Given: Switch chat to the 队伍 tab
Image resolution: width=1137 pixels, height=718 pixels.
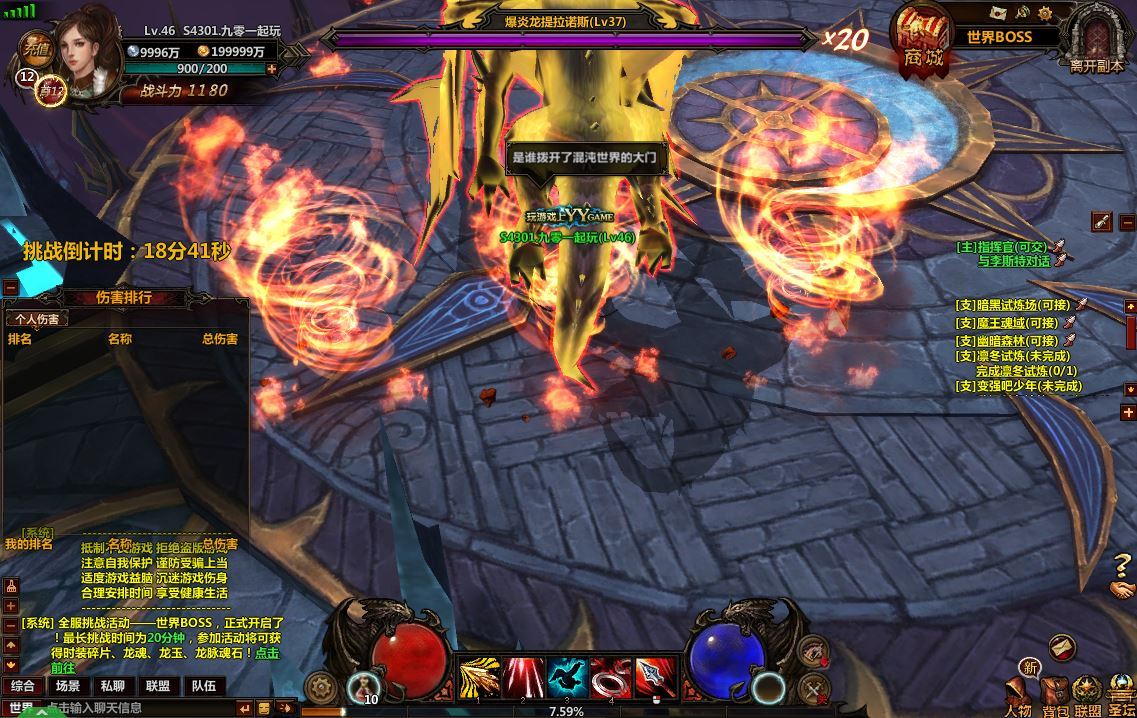Looking at the screenshot, I should click(x=203, y=686).
